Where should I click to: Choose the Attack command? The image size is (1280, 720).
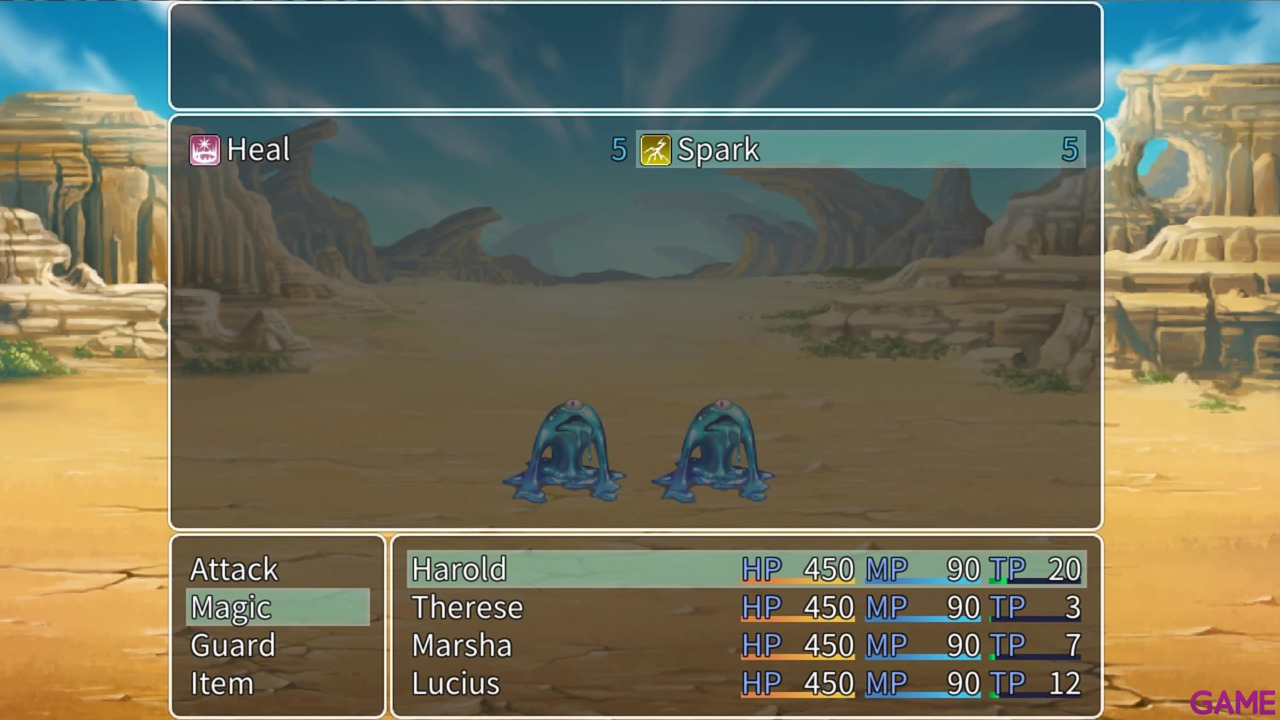234,569
